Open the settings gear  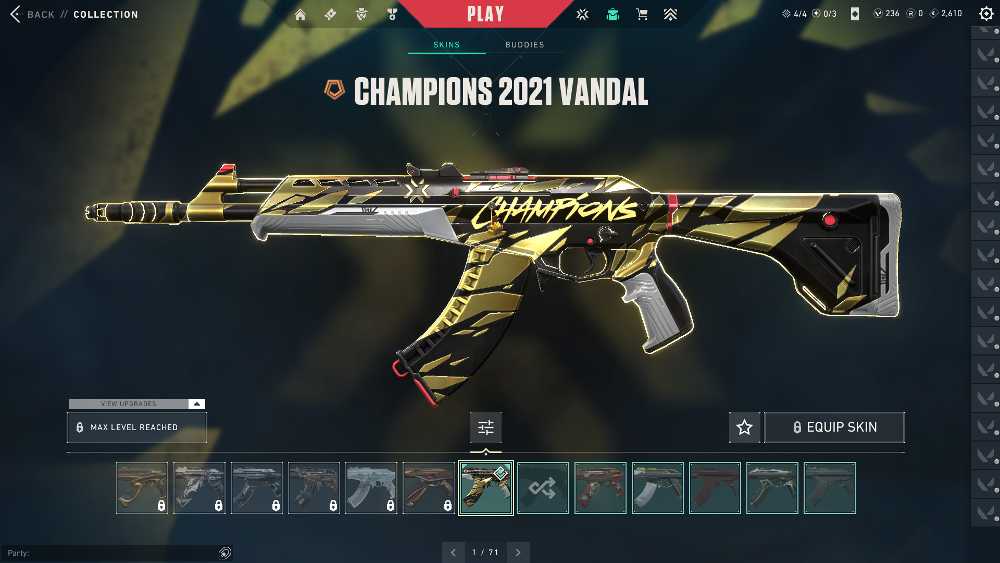click(986, 14)
